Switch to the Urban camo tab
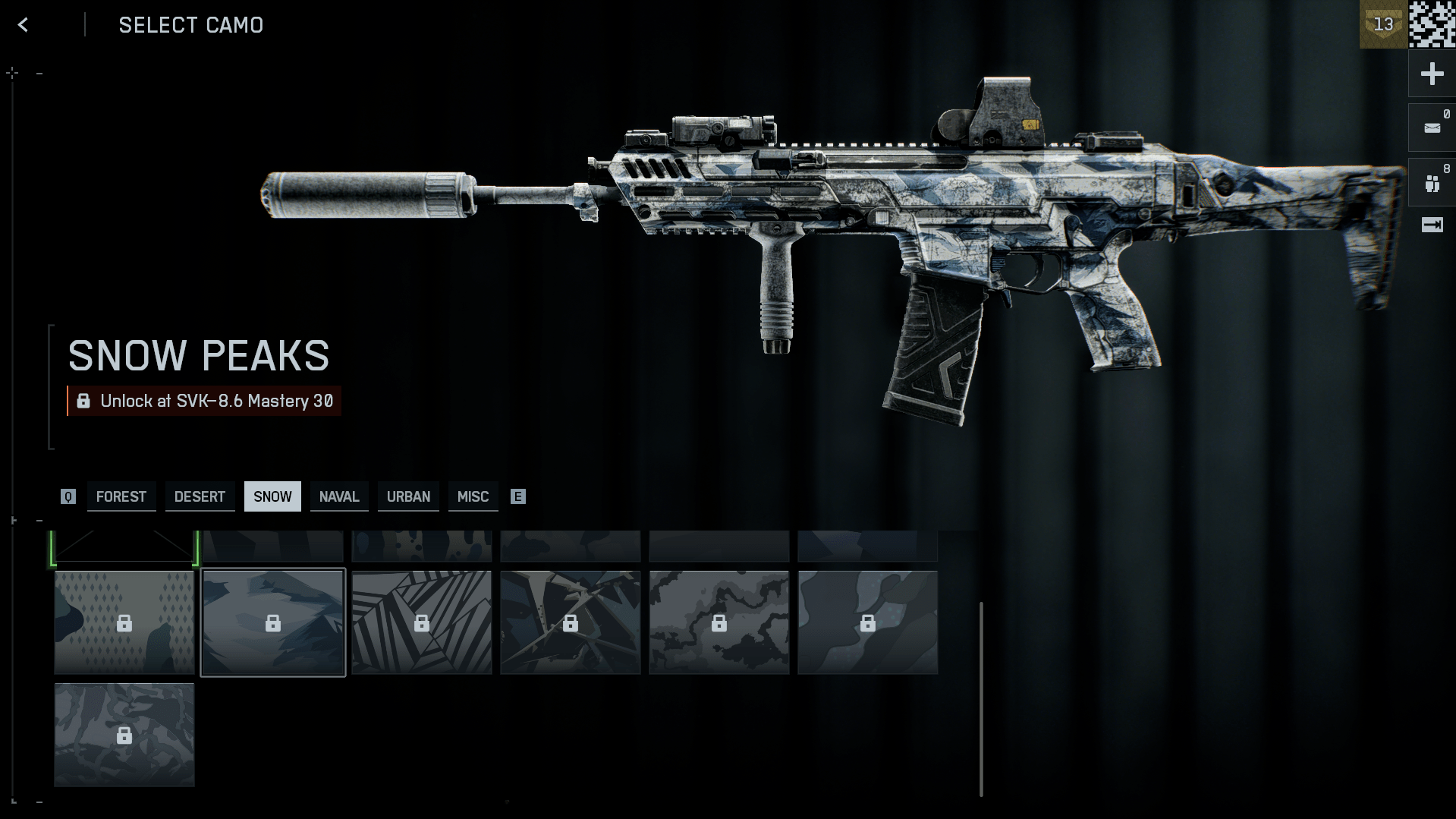The width and height of the screenshot is (1456, 819). 408,496
